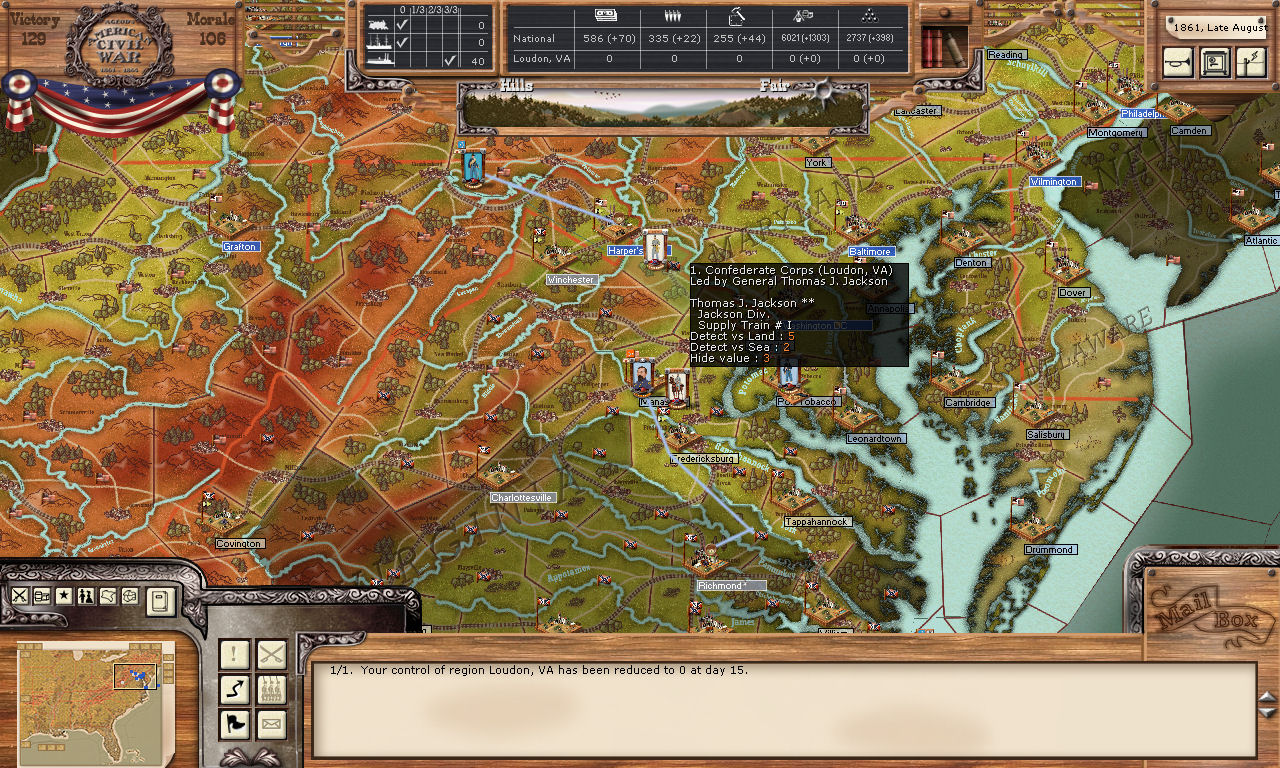The image size is (1280, 768).
Task: Click the telegraph pole icon button
Action: coord(1250,62)
